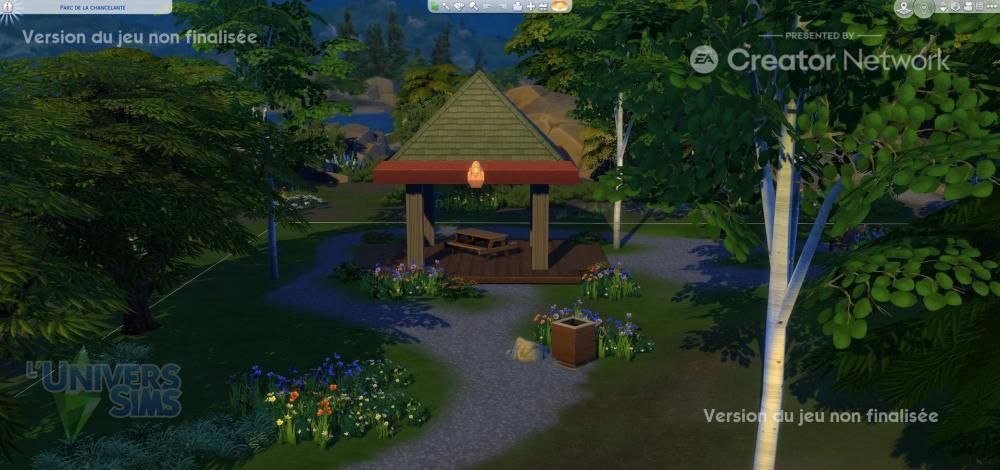The image size is (1000, 470).
Task: Click the orange sun time-of-day button
Action: point(559,6)
